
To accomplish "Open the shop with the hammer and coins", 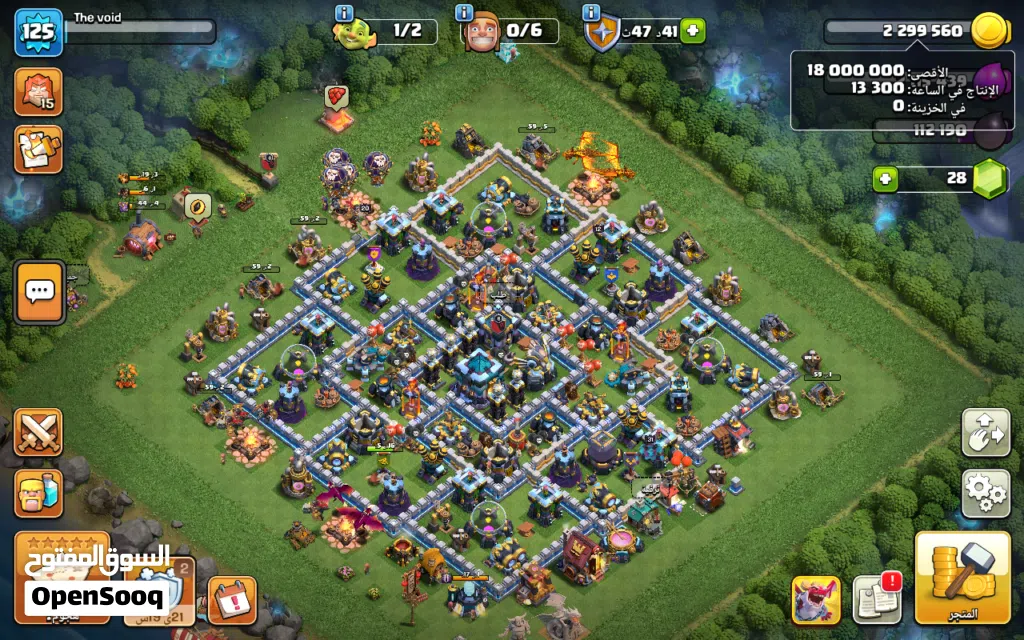I will [961, 576].
